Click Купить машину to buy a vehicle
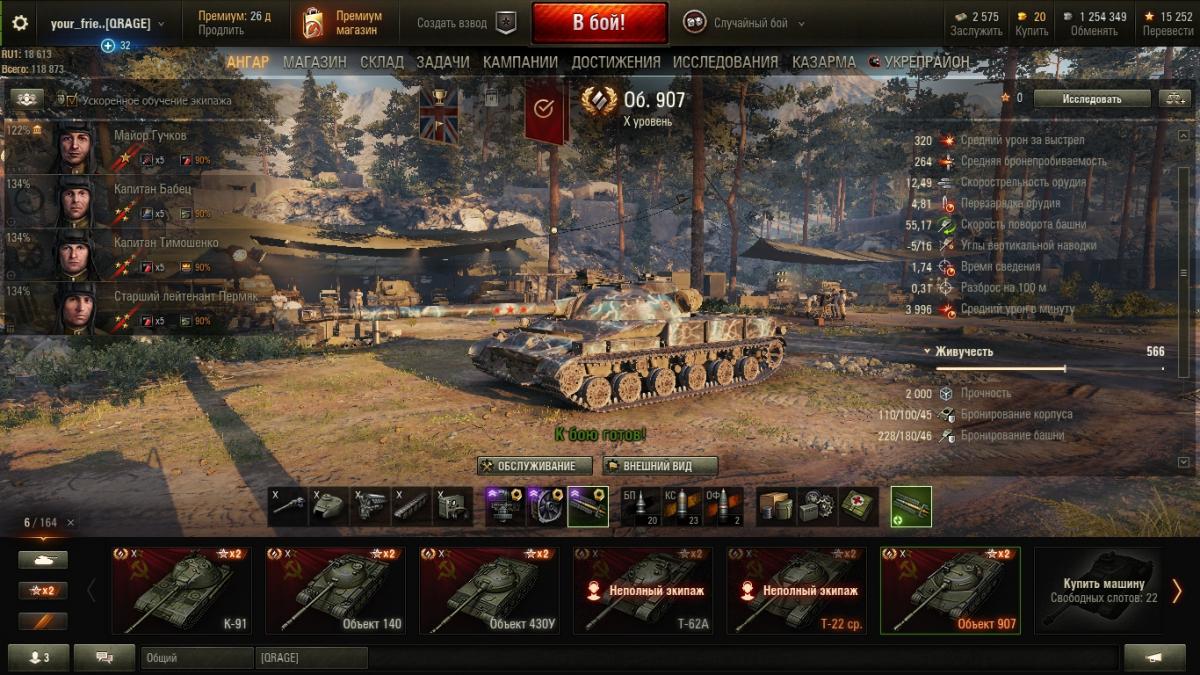 [x=1097, y=590]
